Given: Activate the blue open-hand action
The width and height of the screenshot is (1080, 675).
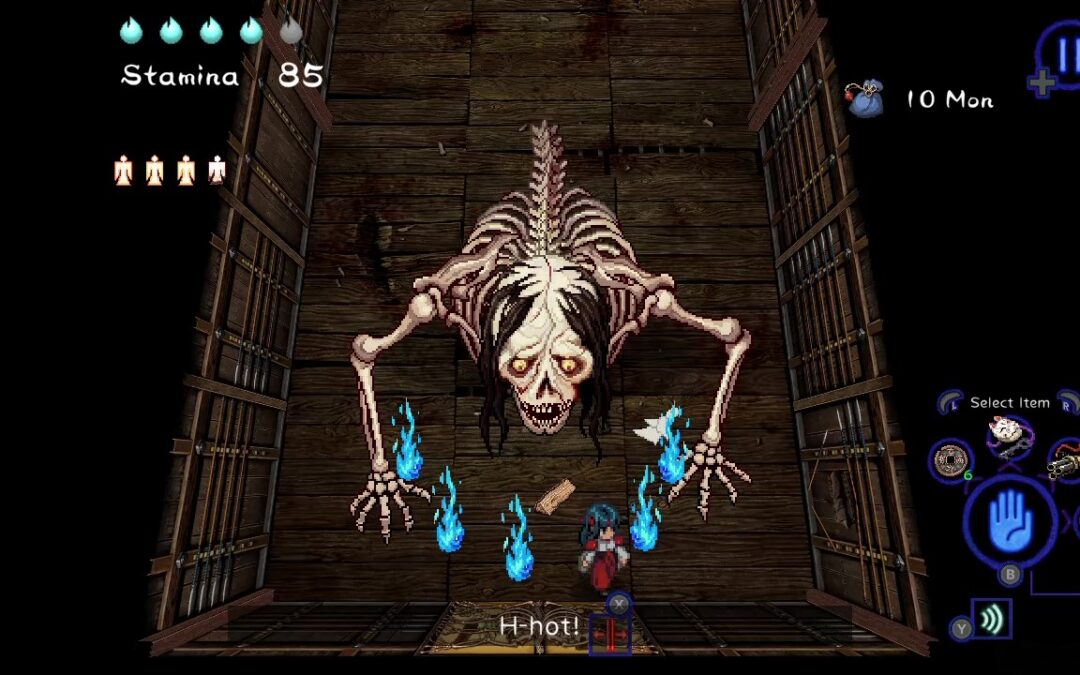Looking at the screenshot, I should pyautogui.click(x=1010, y=520).
